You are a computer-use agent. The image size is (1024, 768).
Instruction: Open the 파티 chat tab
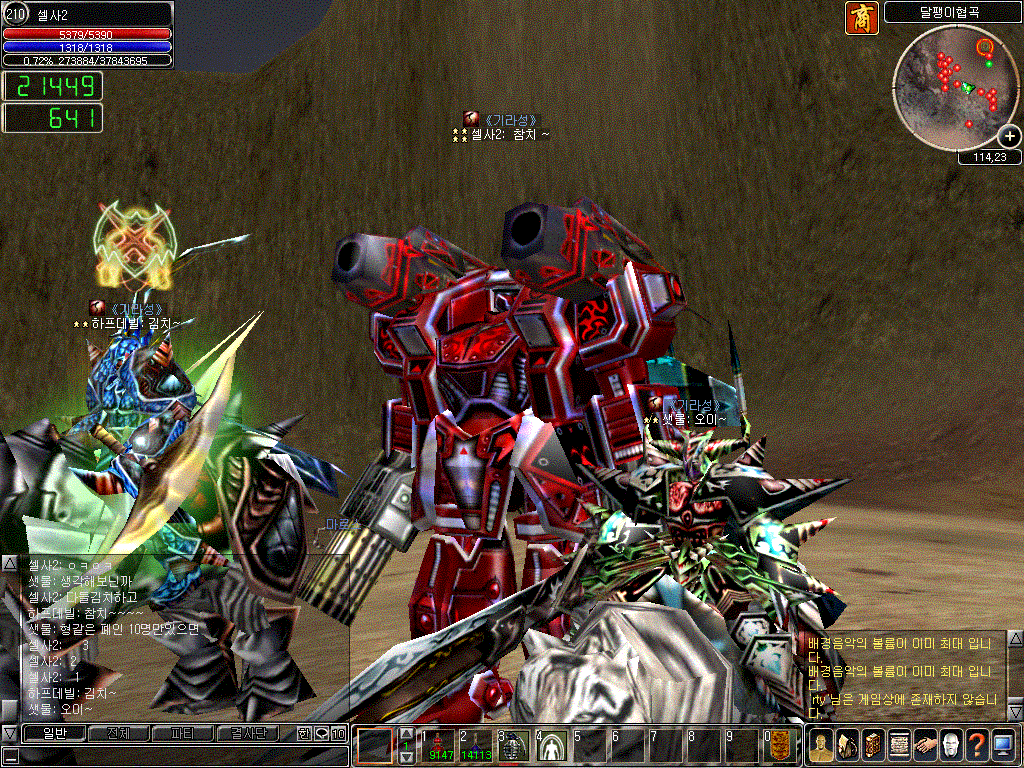[182, 734]
